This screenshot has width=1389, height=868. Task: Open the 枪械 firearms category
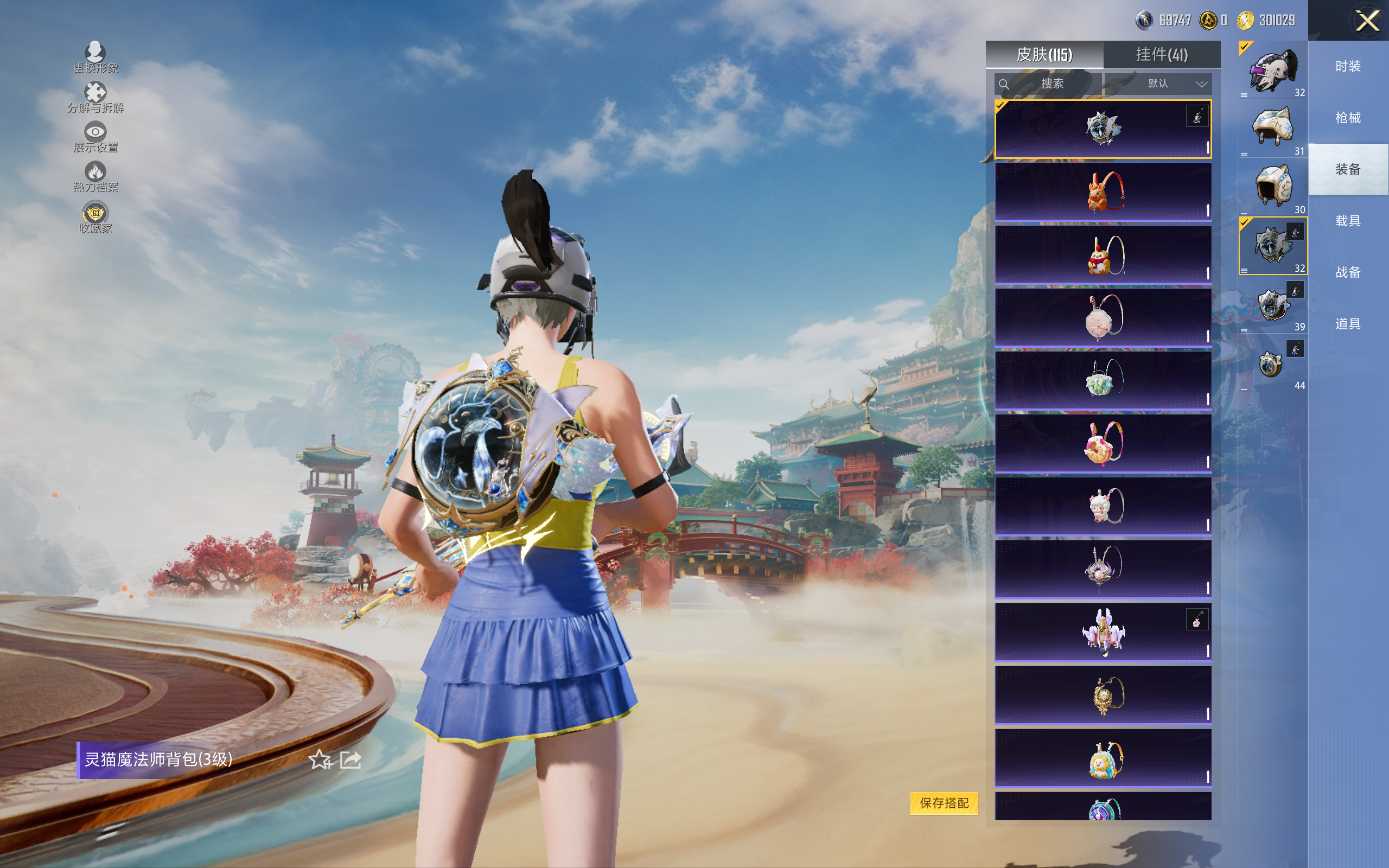click(1348, 118)
